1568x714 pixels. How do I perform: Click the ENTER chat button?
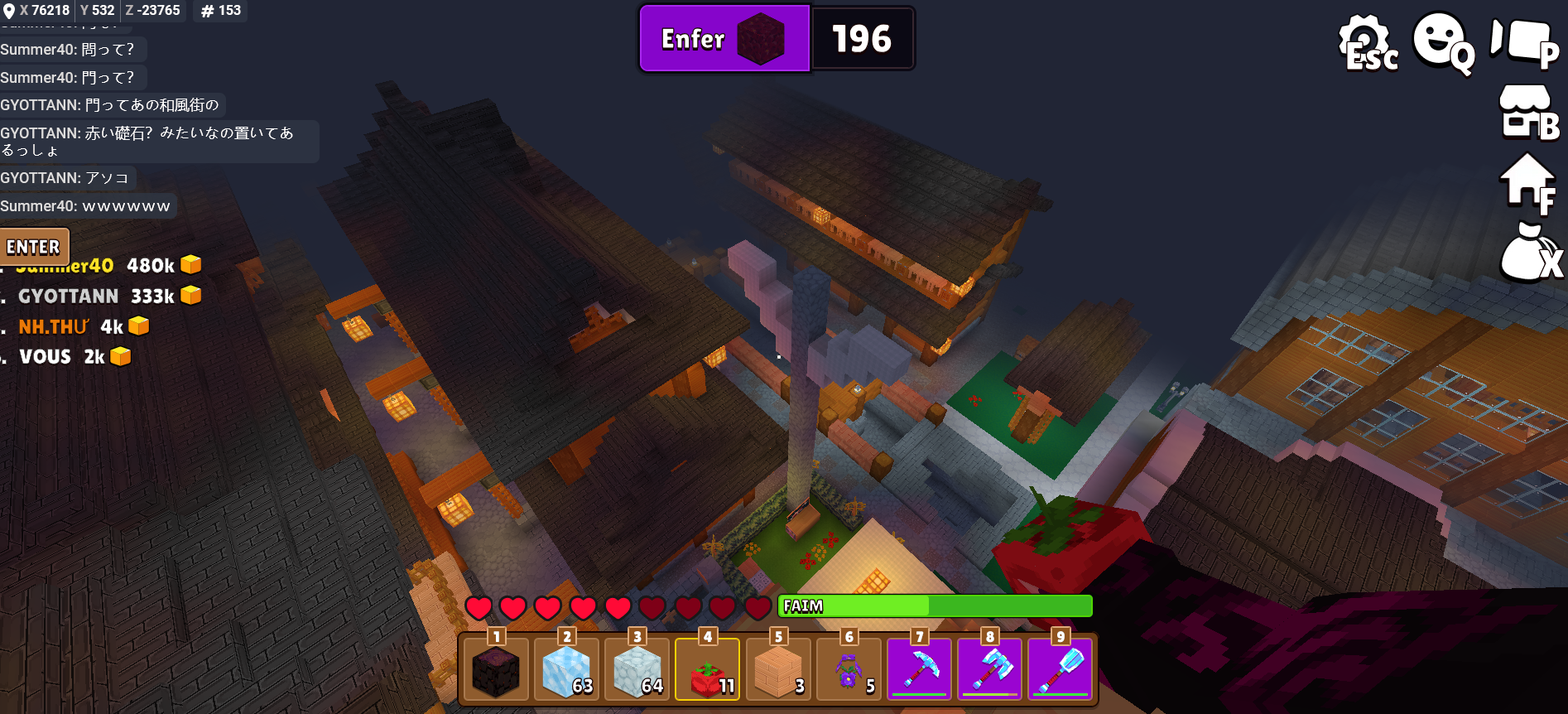click(33, 247)
